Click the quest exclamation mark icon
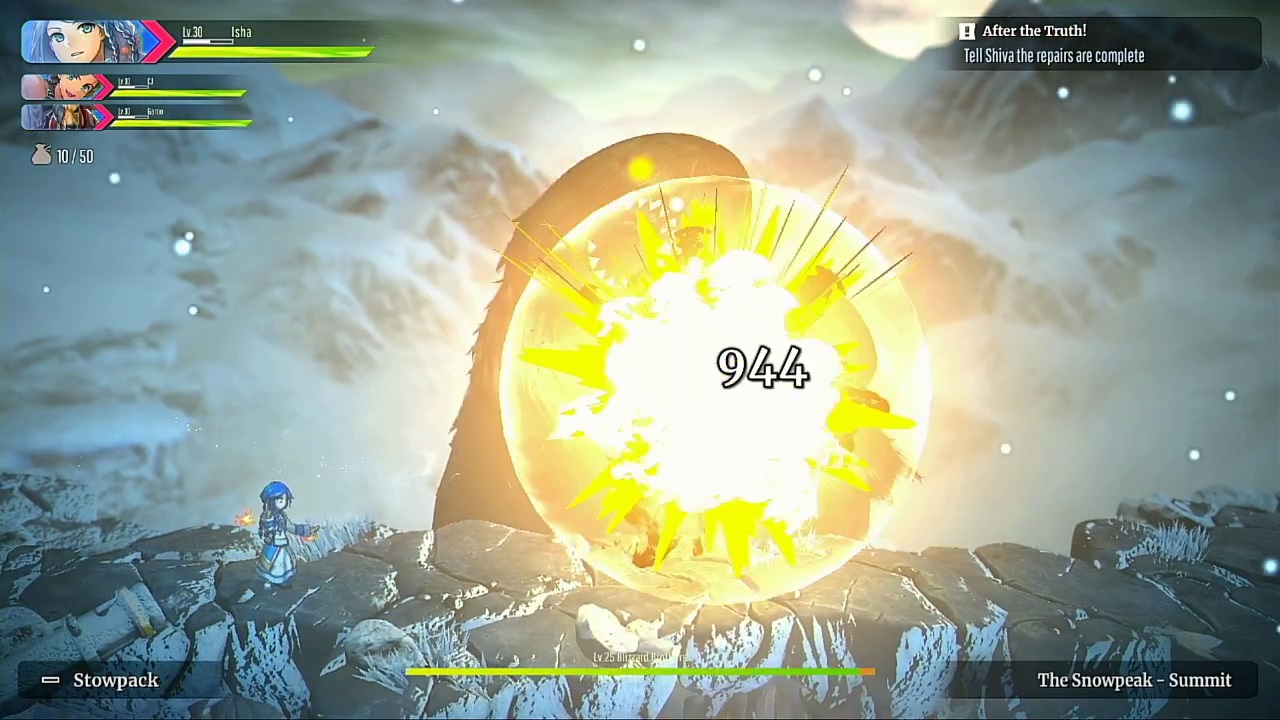This screenshot has width=1280, height=720. [966, 31]
